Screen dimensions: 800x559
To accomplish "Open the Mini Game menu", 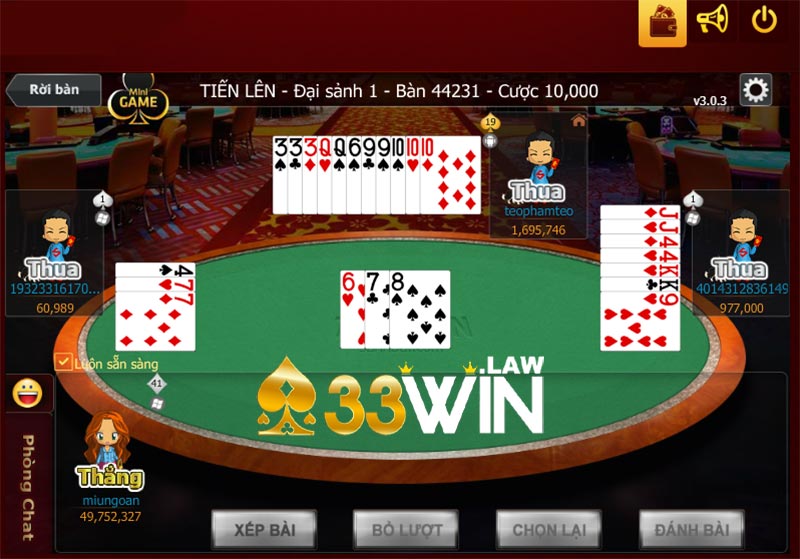I will pyautogui.click(x=138, y=98).
